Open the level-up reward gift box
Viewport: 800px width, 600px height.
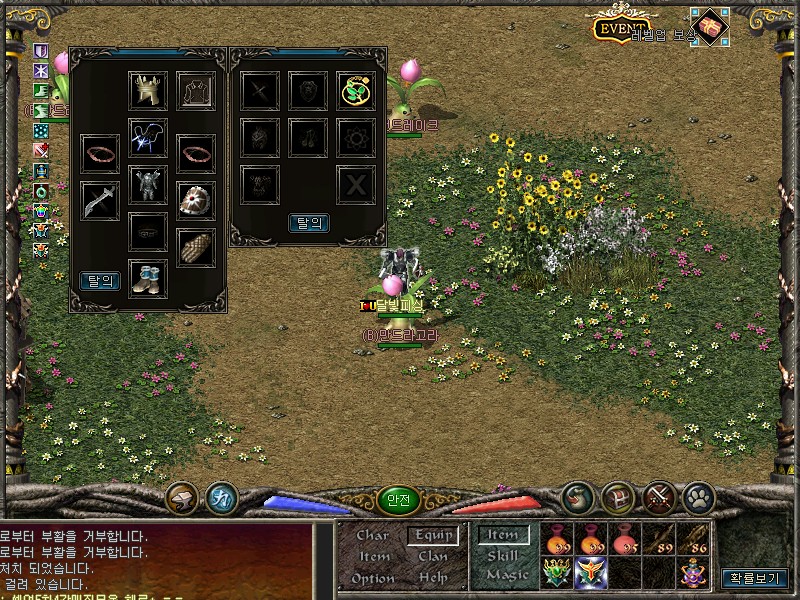click(x=710, y=27)
